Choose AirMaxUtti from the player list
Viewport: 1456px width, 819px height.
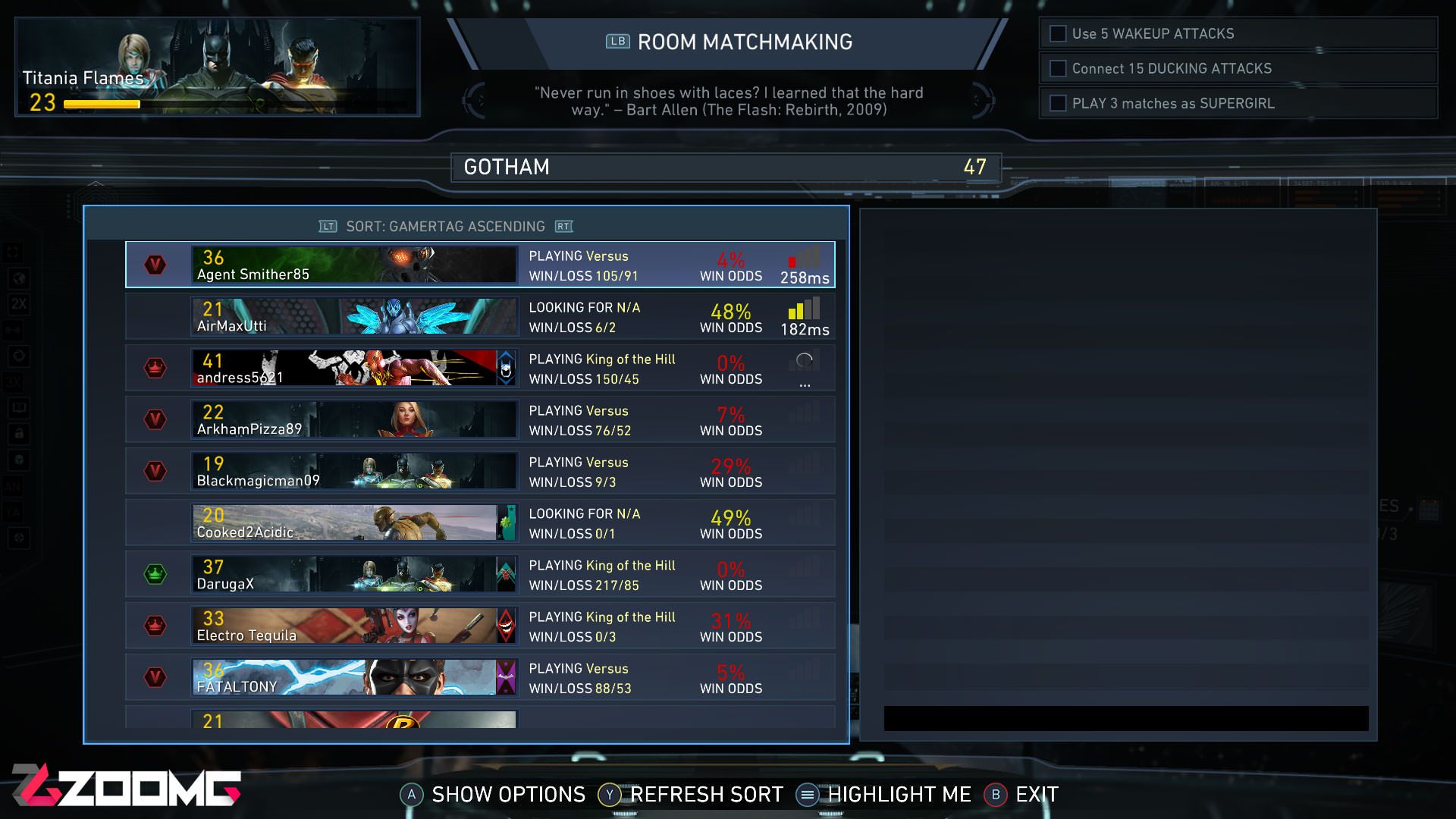[479, 316]
